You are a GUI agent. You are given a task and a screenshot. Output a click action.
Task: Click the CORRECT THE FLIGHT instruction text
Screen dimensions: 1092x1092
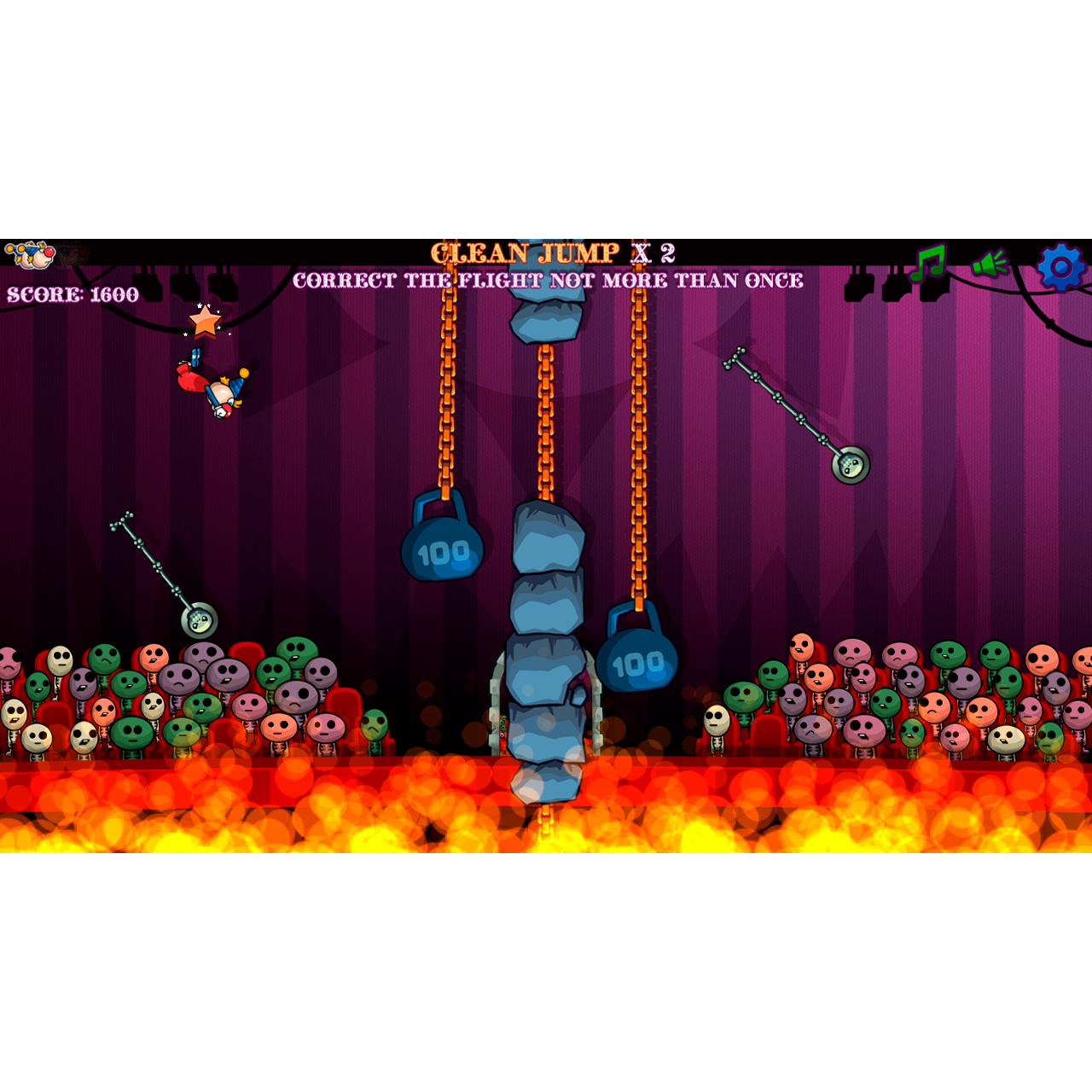pyautogui.click(x=549, y=279)
